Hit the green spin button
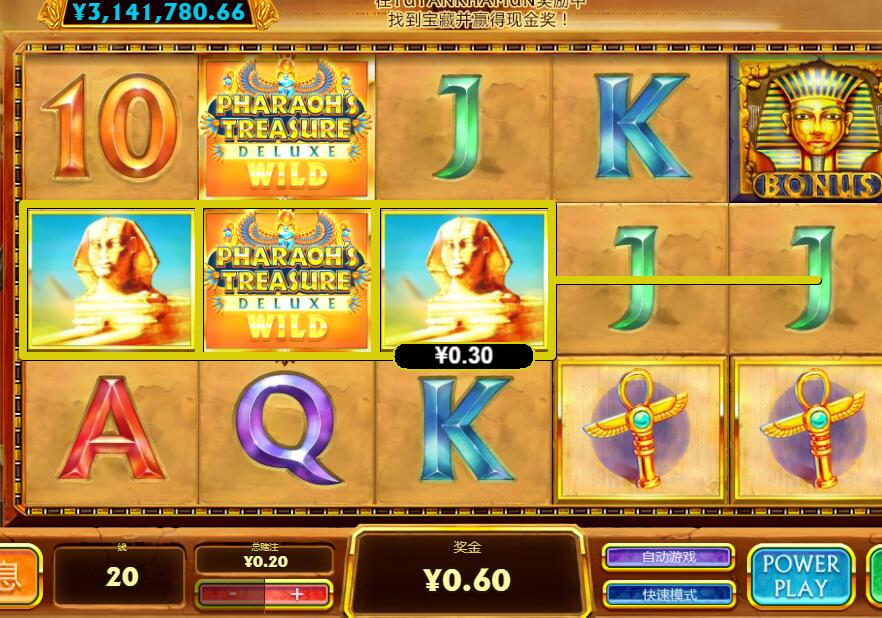 (x=874, y=576)
